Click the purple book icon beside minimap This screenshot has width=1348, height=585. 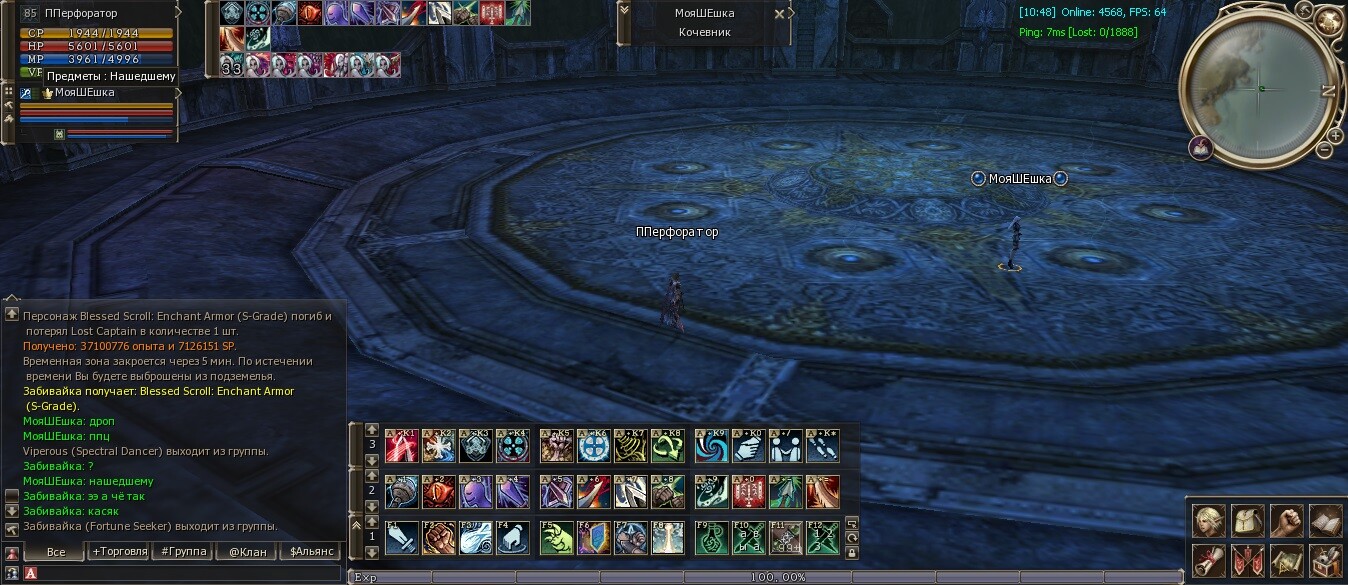[1201, 148]
